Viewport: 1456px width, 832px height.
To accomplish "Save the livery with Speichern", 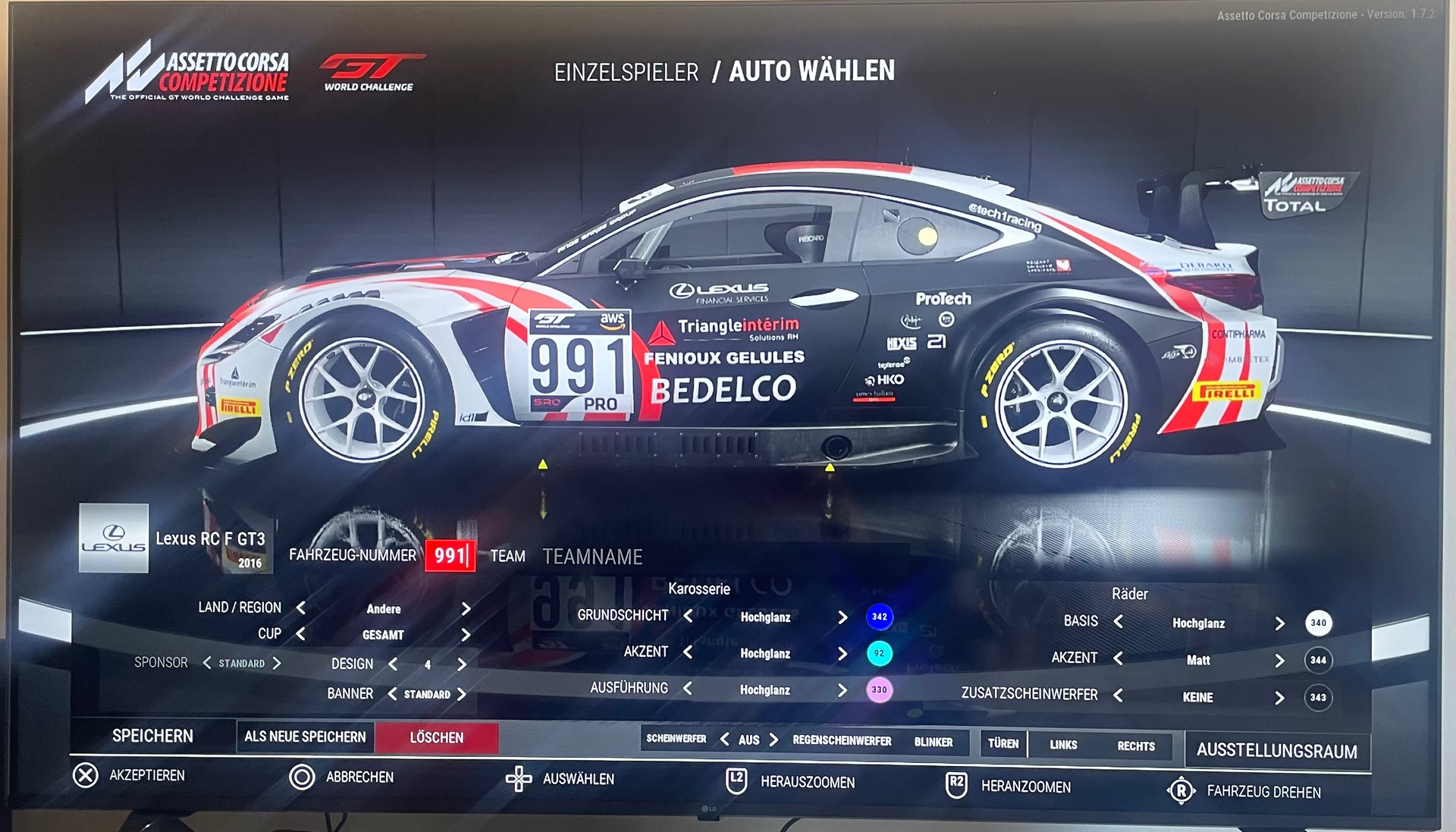I will pyautogui.click(x=152, y=736).
